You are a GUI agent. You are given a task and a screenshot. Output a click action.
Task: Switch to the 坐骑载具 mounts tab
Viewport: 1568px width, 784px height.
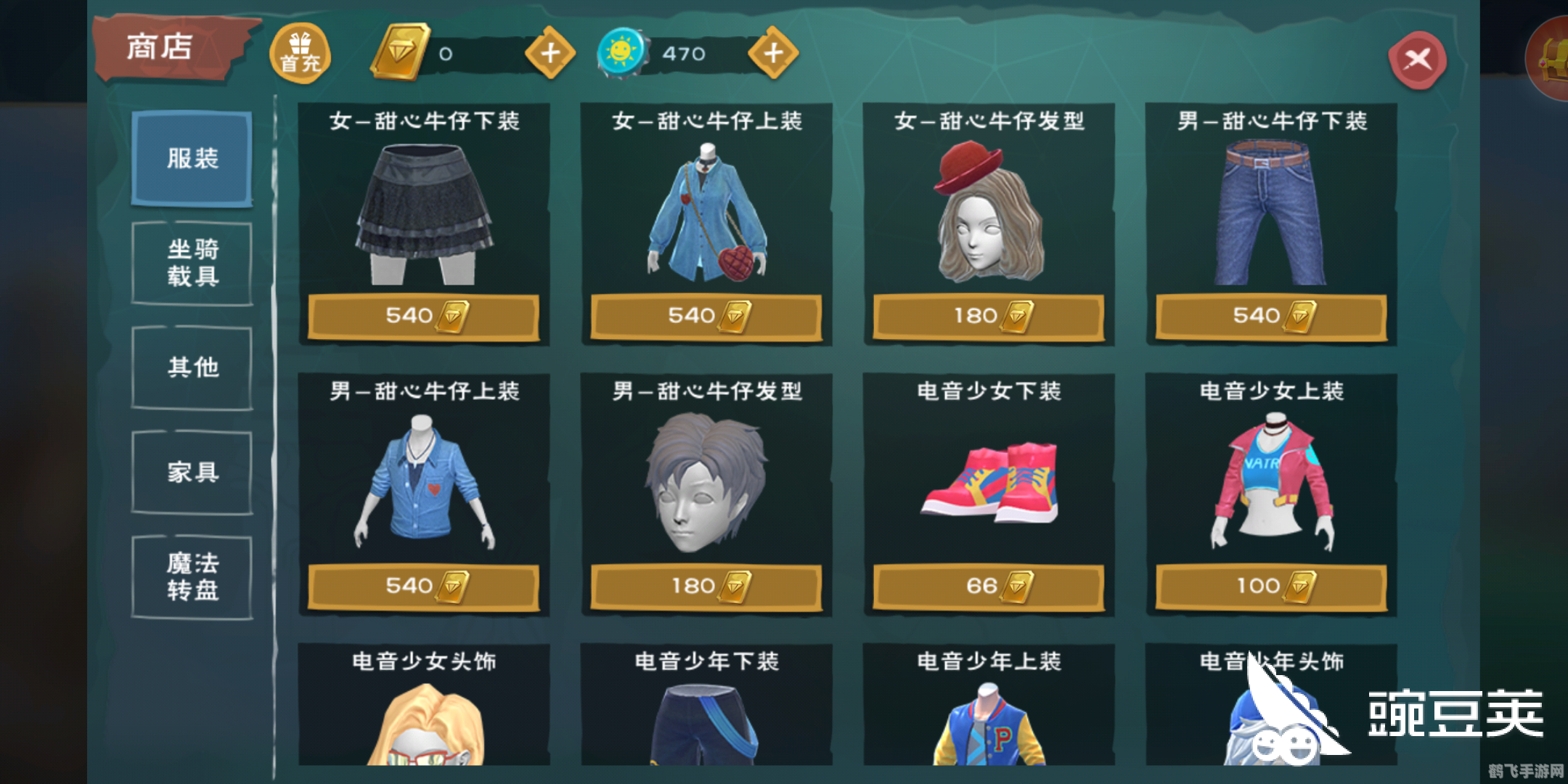point(191,263)
